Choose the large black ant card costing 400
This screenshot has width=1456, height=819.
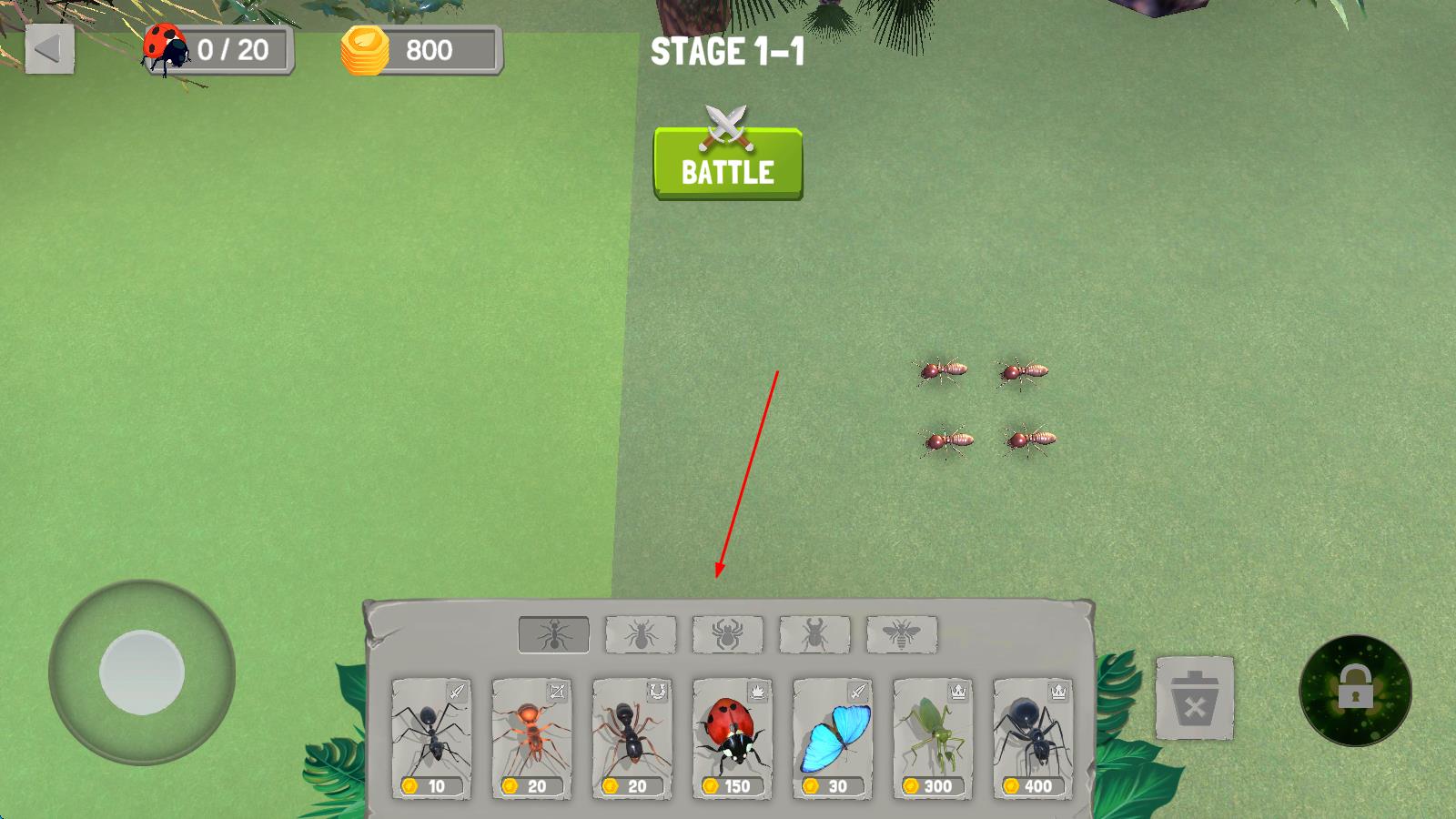coord(1032,739)
